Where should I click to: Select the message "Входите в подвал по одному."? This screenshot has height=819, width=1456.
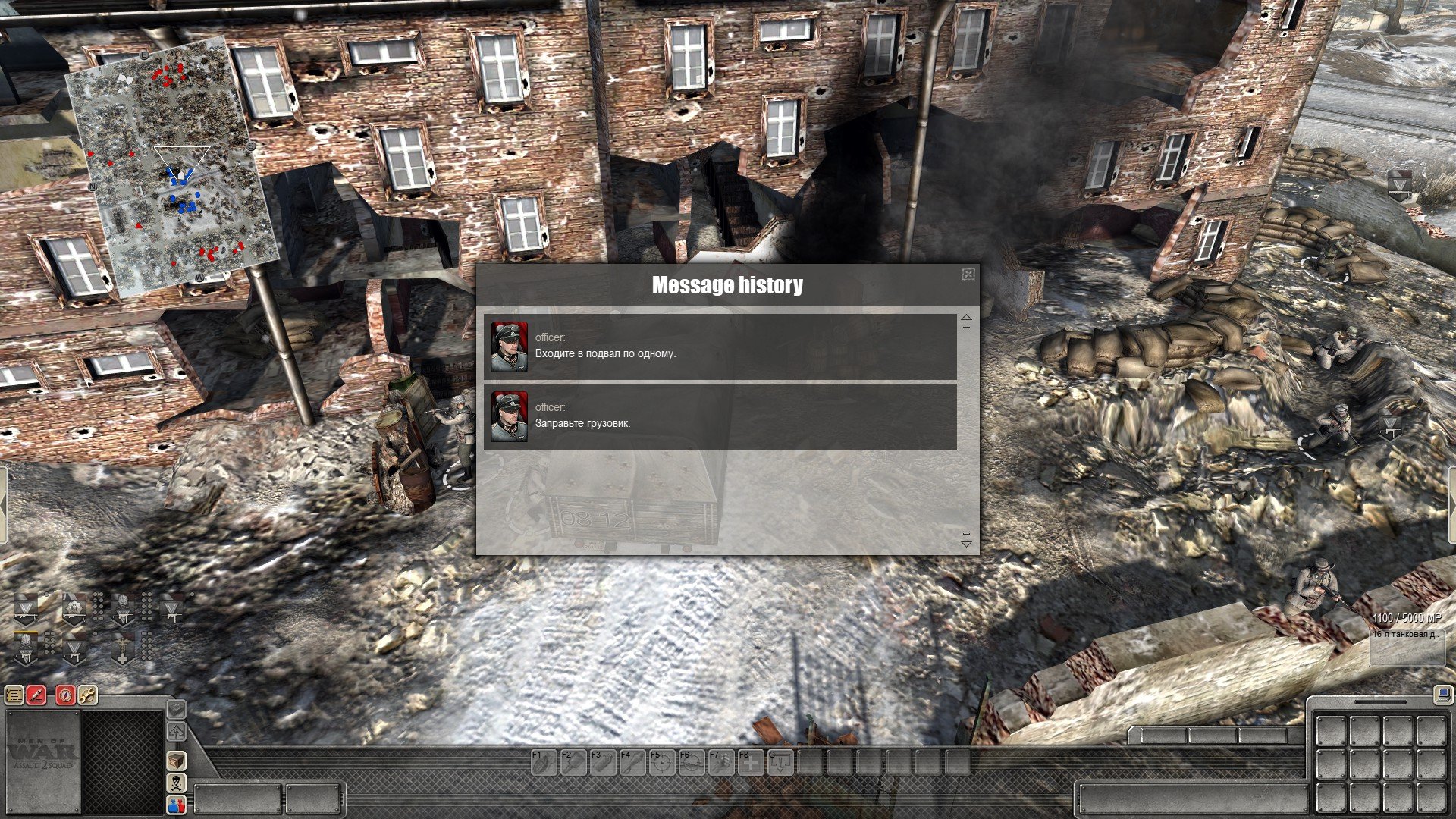pyautogui.click(x=720, y=347)
